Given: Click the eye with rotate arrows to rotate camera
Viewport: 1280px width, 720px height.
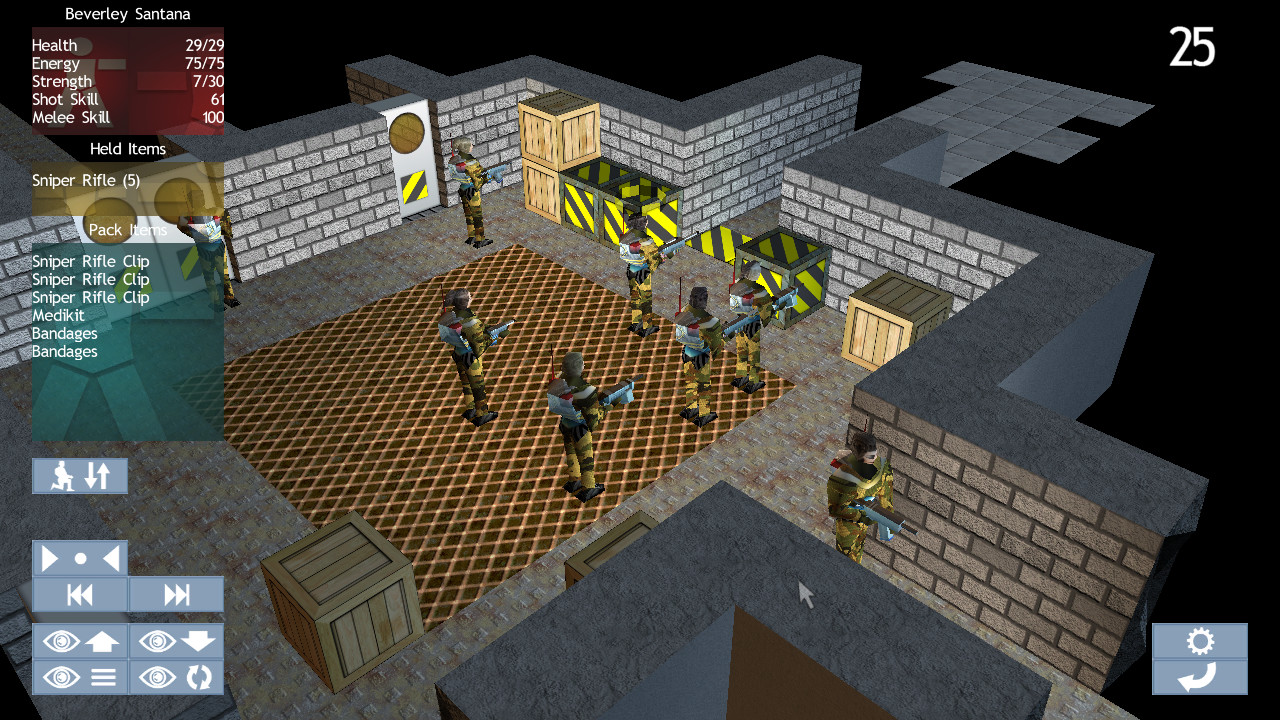Looking at the screenshot, I should click(177, 677).
